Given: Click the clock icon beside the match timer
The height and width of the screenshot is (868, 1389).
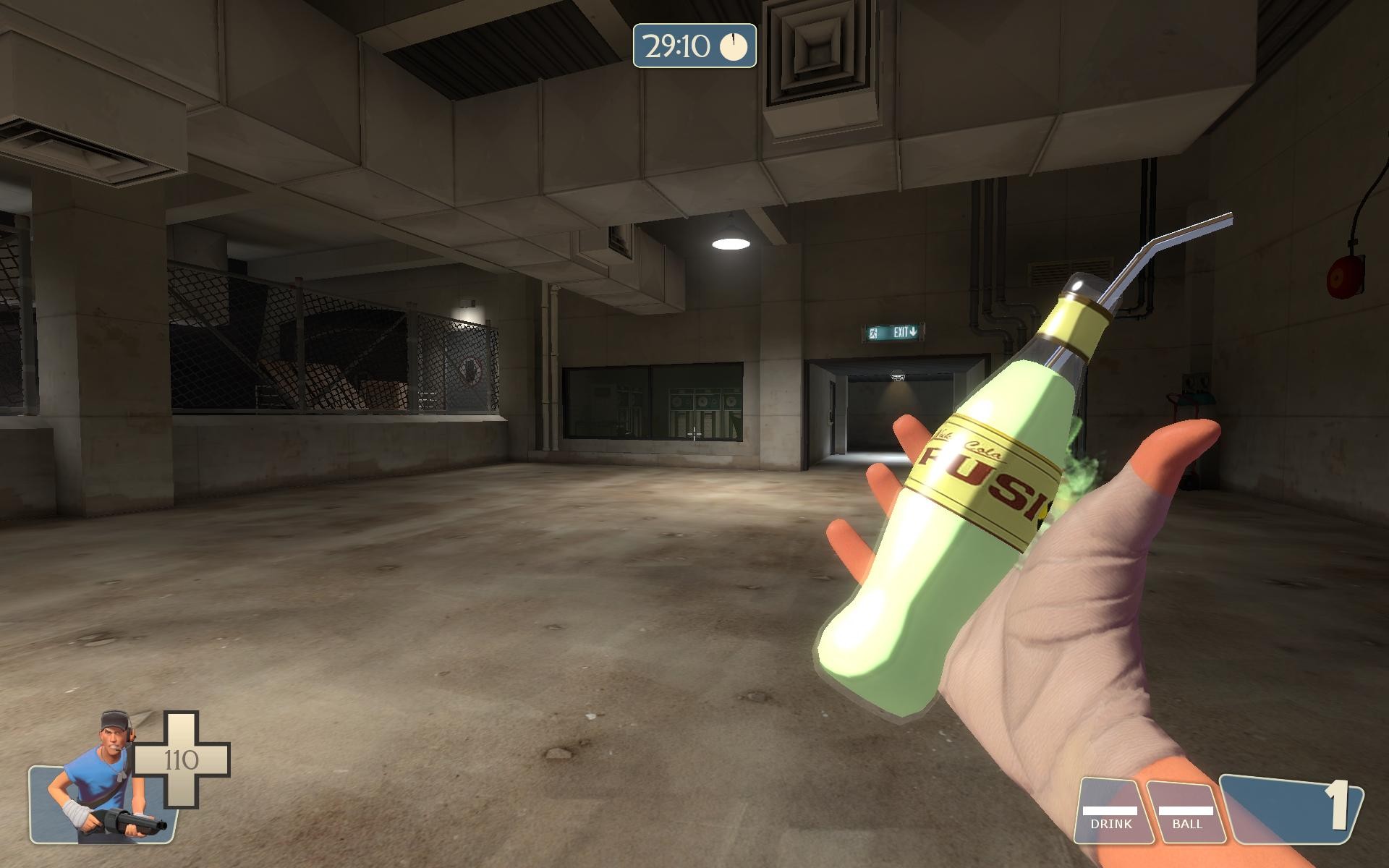Looking at the screenshot, I should (x=733, y=46).
